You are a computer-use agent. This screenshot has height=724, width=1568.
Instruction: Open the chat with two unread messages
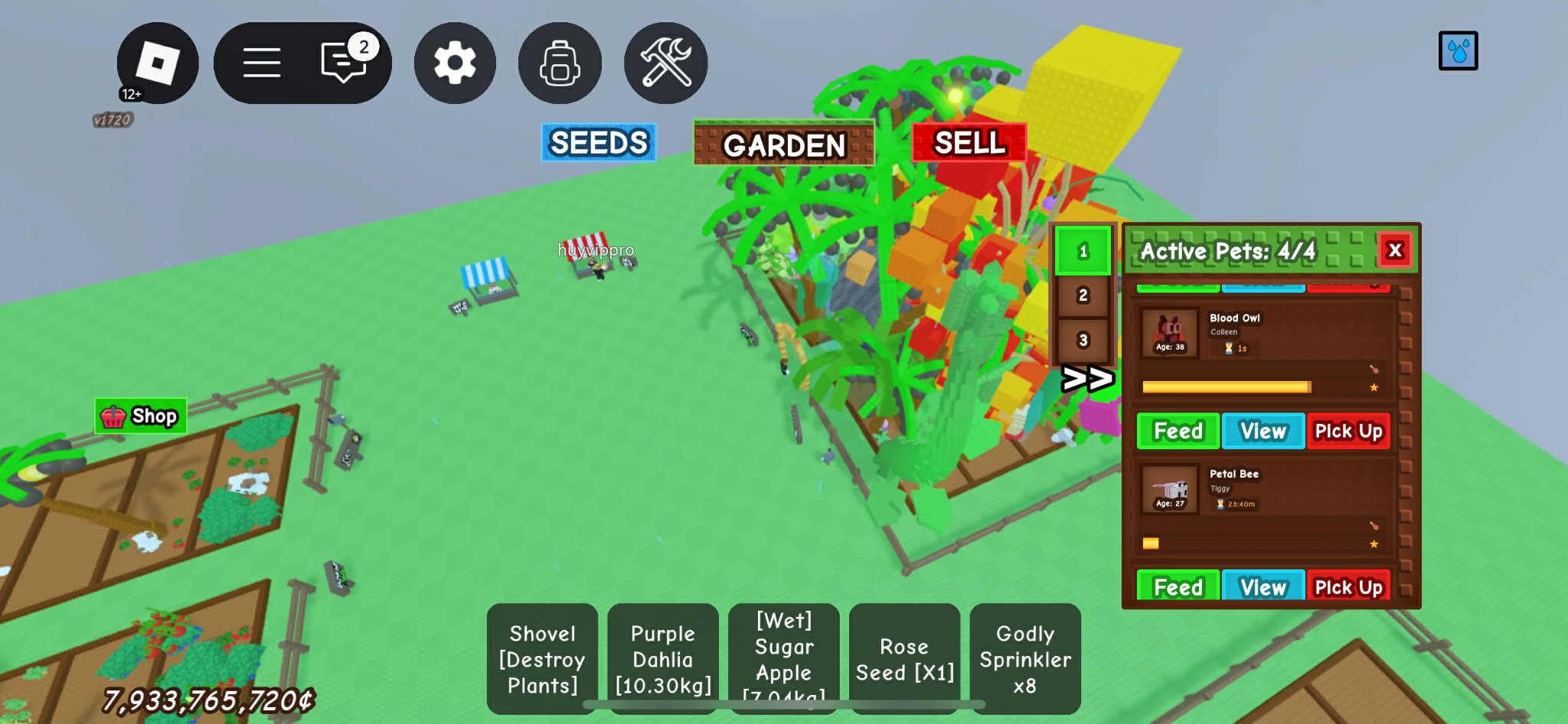344,61
